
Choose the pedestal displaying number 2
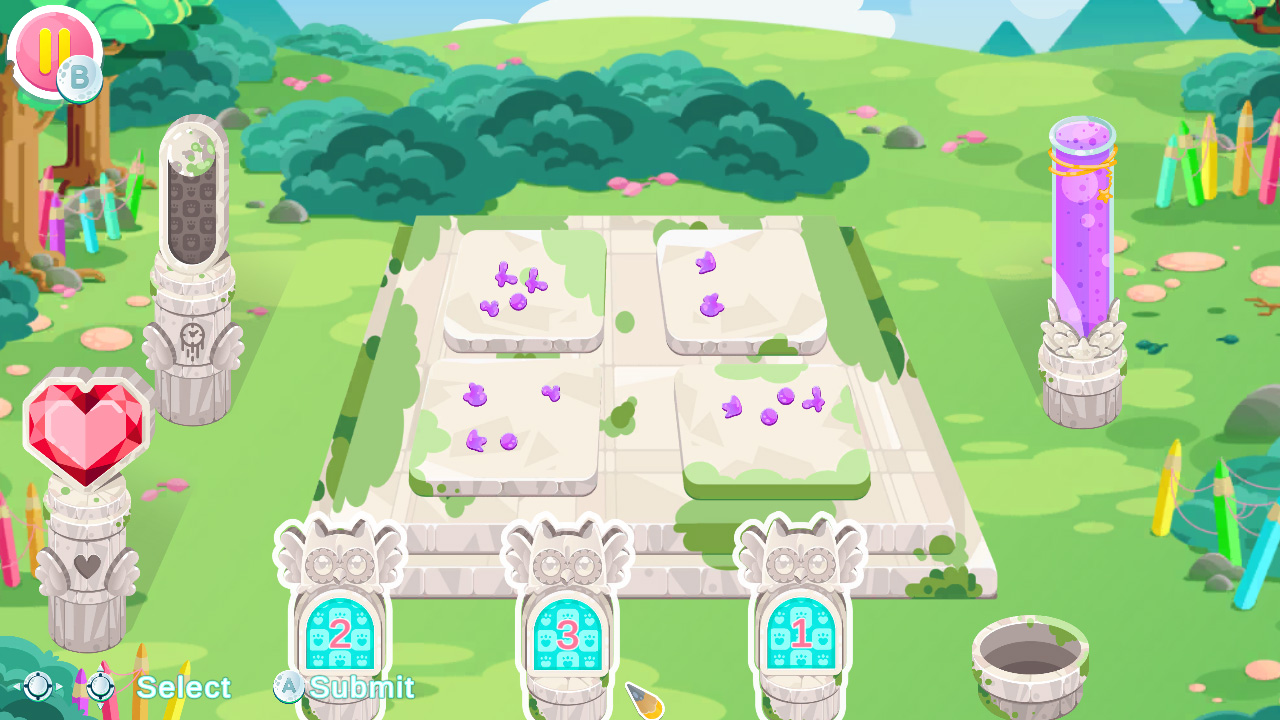pos(342,630)
